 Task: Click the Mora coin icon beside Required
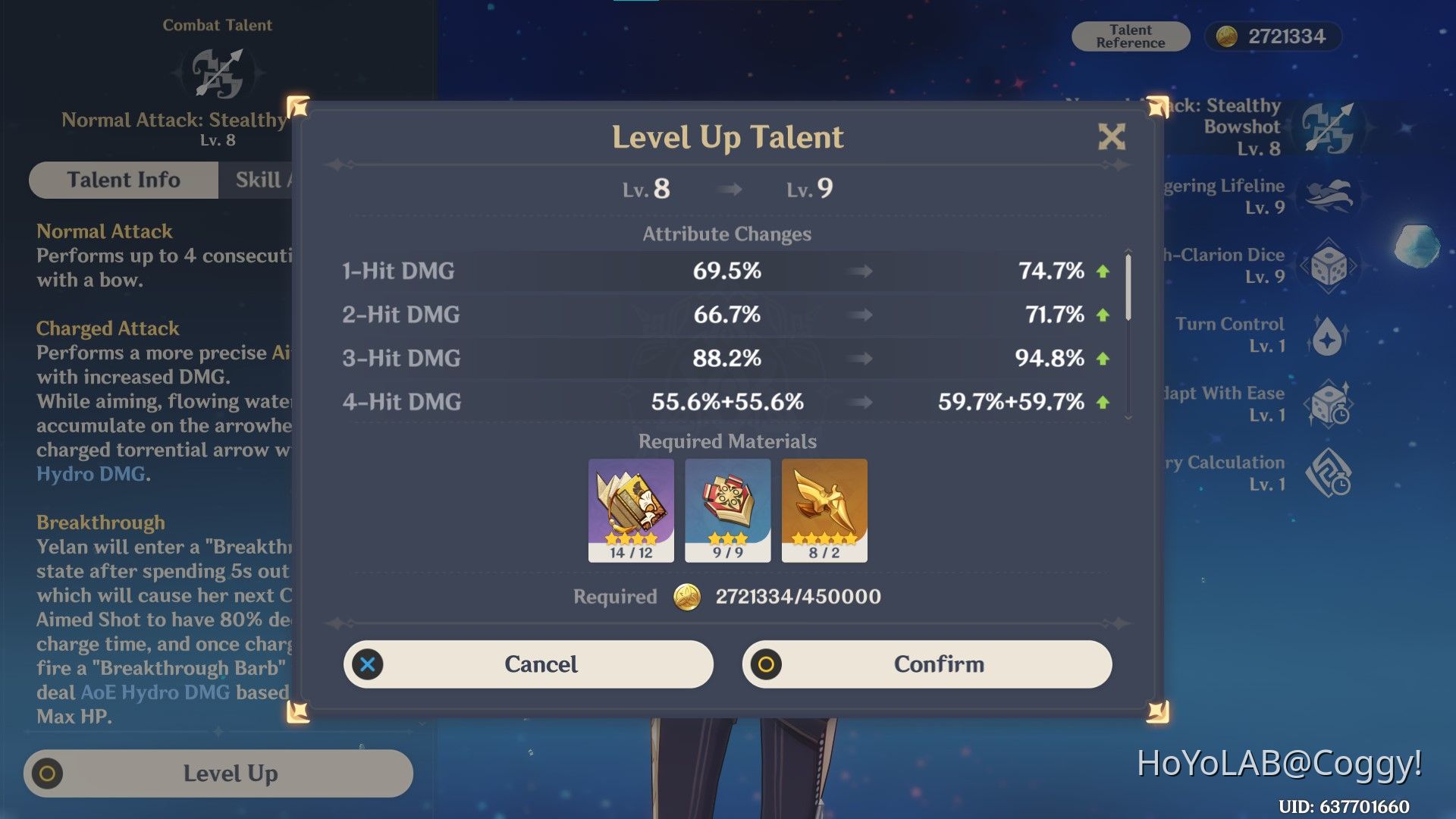coord(687,597)
